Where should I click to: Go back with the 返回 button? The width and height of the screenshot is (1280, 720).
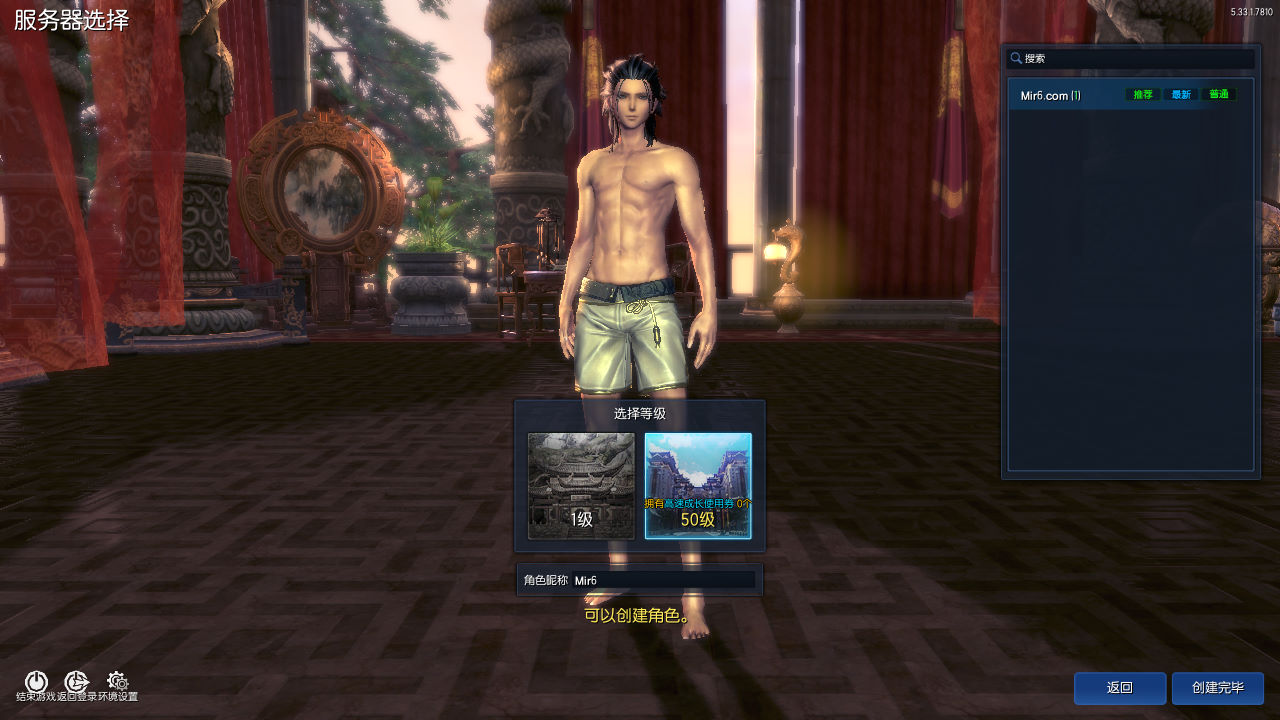click(x=1119, y=688)
